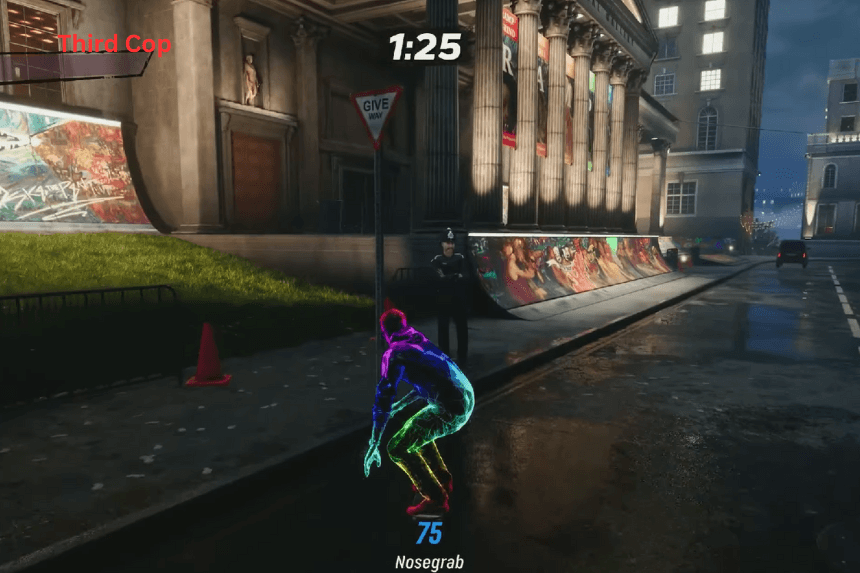This screenshot has width=860, height=573.
Task: Select the Third Cop objective label
Action: tap(113, 45)
